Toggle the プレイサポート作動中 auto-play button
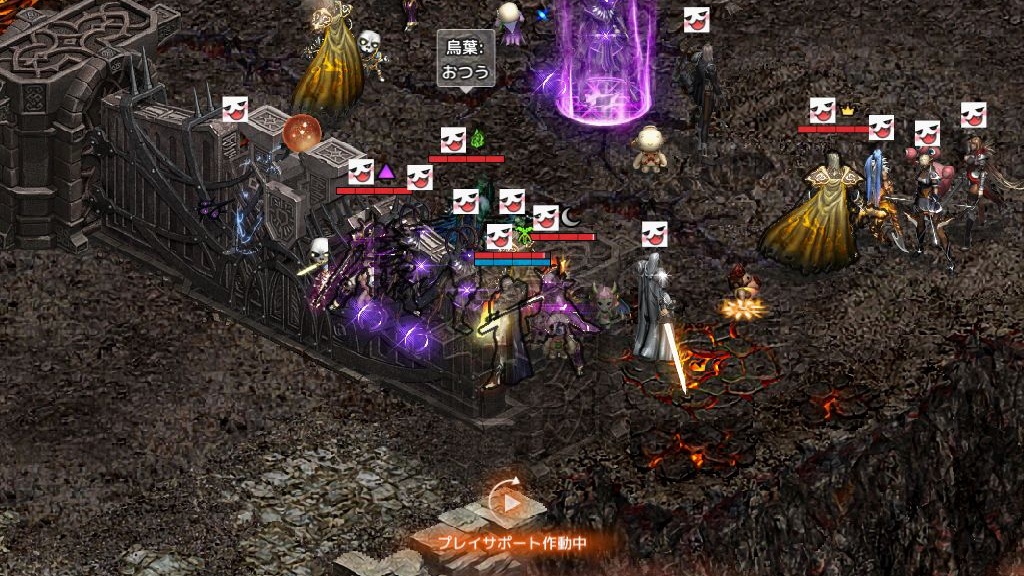The width and height of the screenshot is (1024, 576). tap(511, 503)
